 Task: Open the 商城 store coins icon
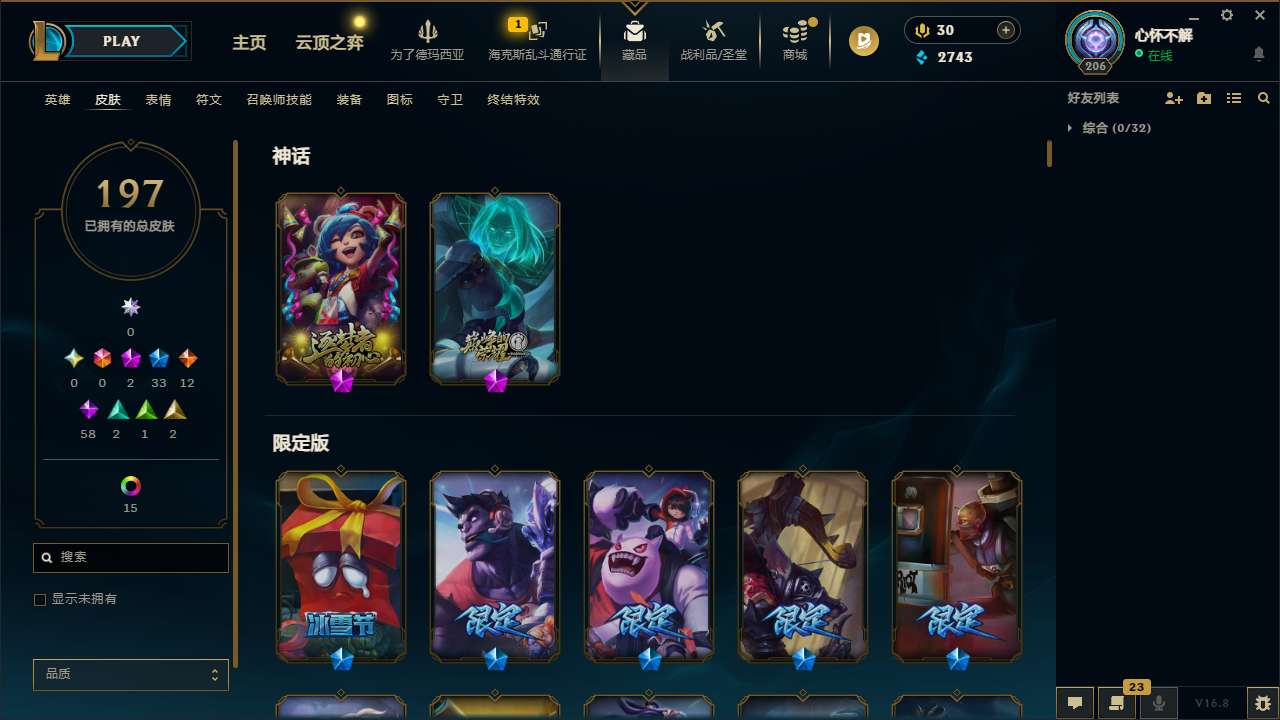pos(794,31)
